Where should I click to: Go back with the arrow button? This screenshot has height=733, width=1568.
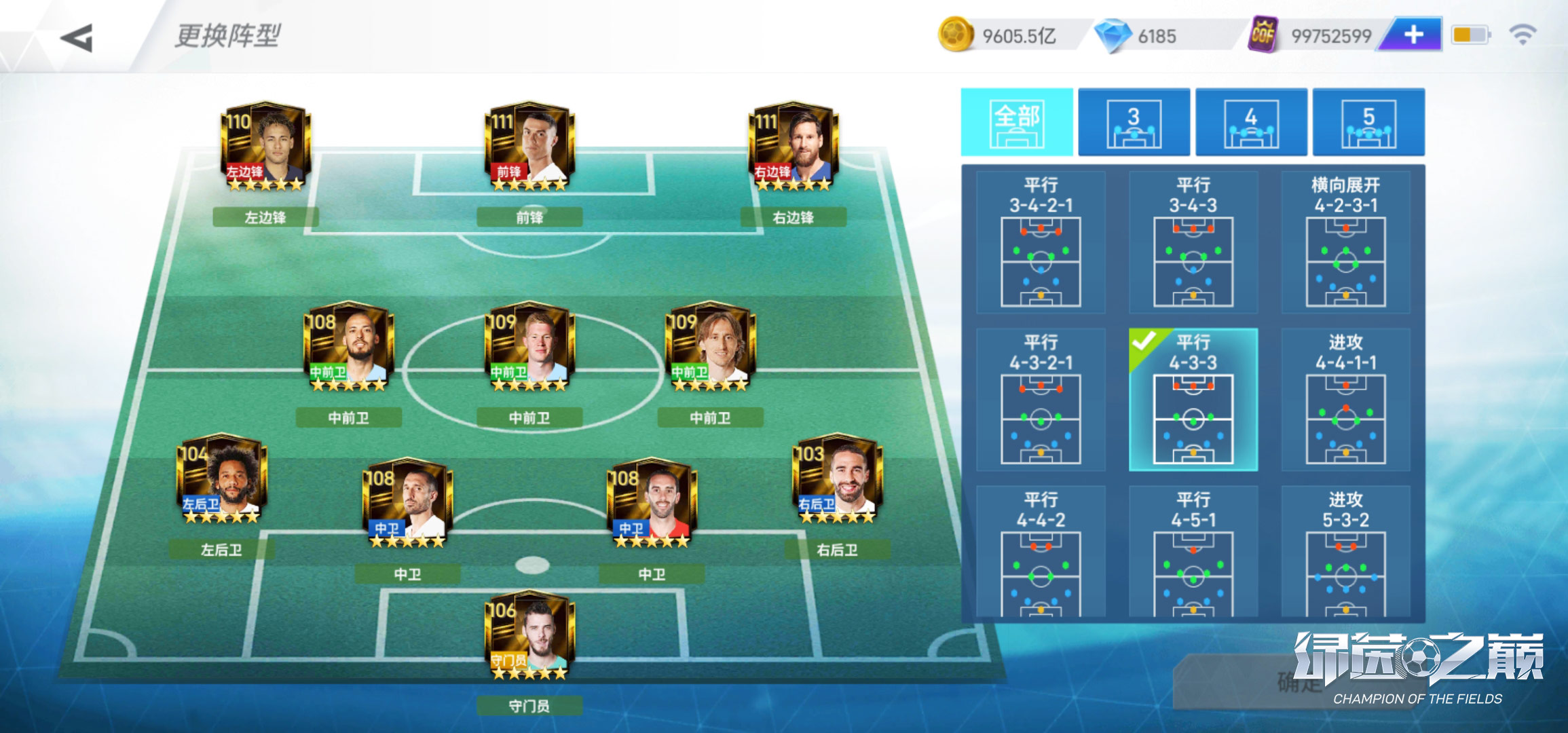(x=77, y=38)
